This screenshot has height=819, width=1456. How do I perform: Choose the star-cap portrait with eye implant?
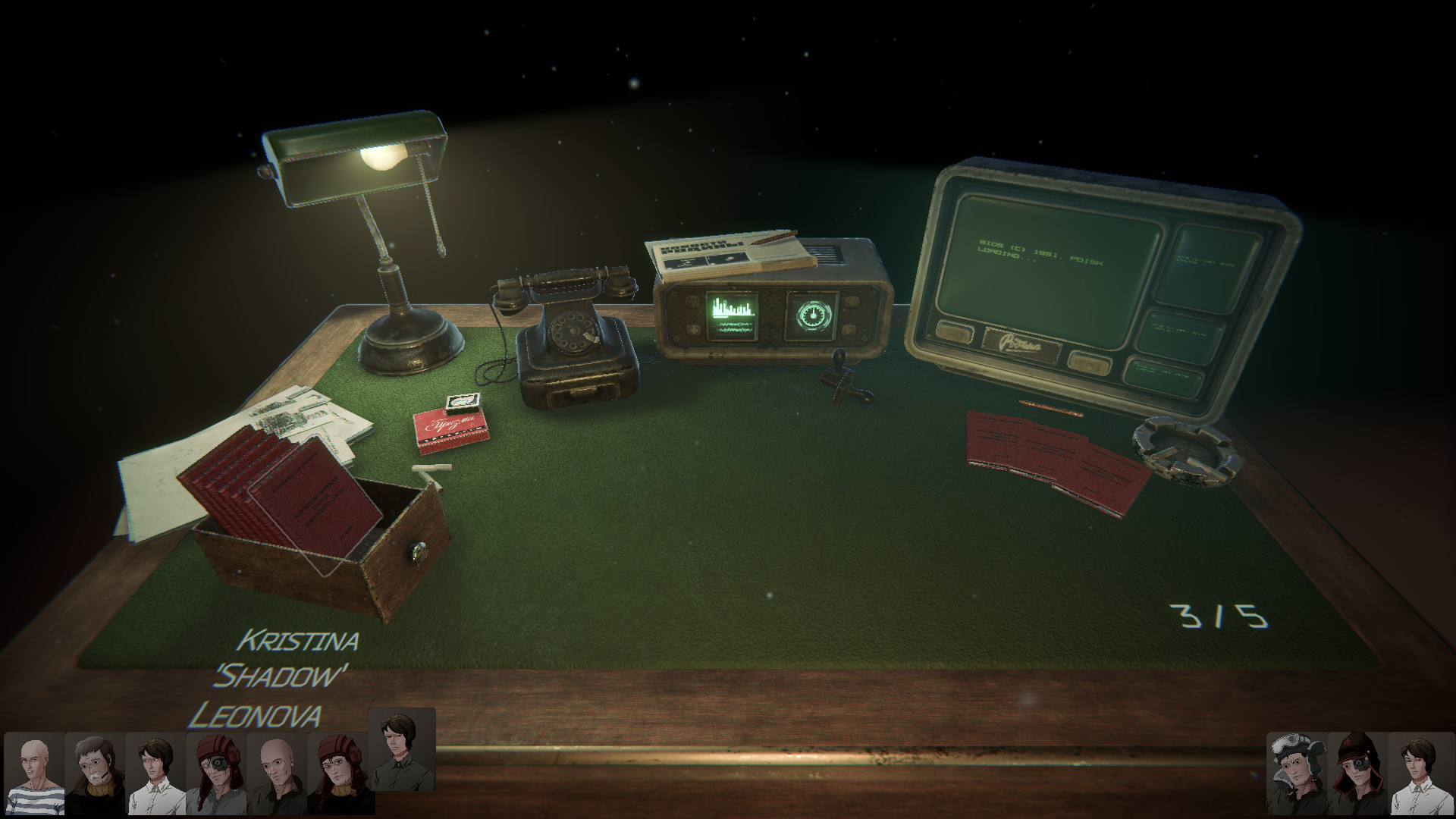pos(1357,773)
